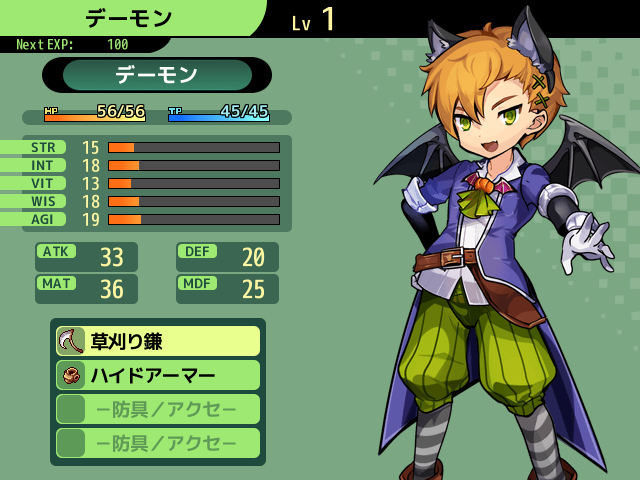Choose the ハイドアーマー armor slot
Viewport: 640px width, 480px height.
coord(158,375)
